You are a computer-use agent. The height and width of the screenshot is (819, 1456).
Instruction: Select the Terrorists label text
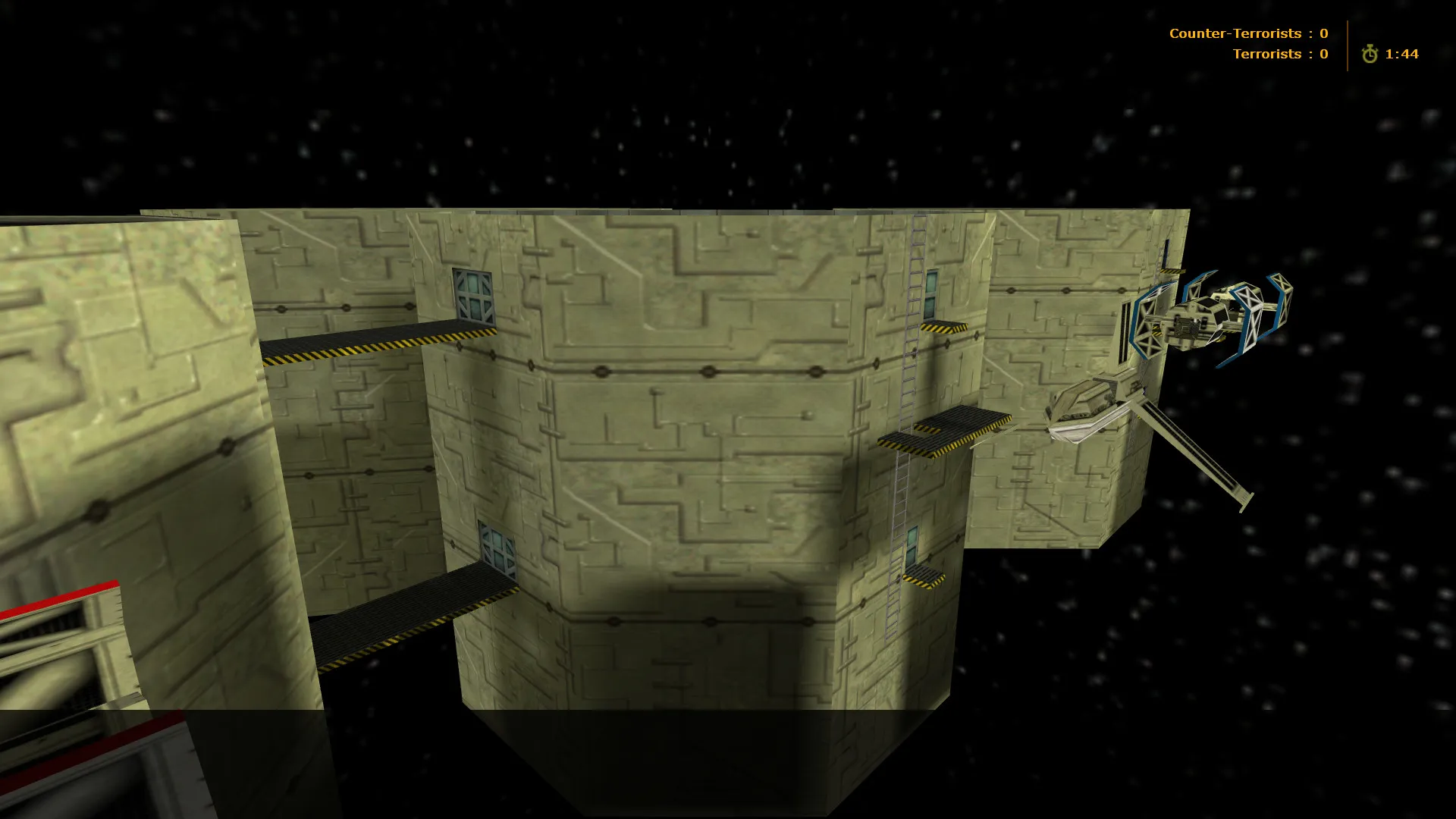coord(1266,54)
